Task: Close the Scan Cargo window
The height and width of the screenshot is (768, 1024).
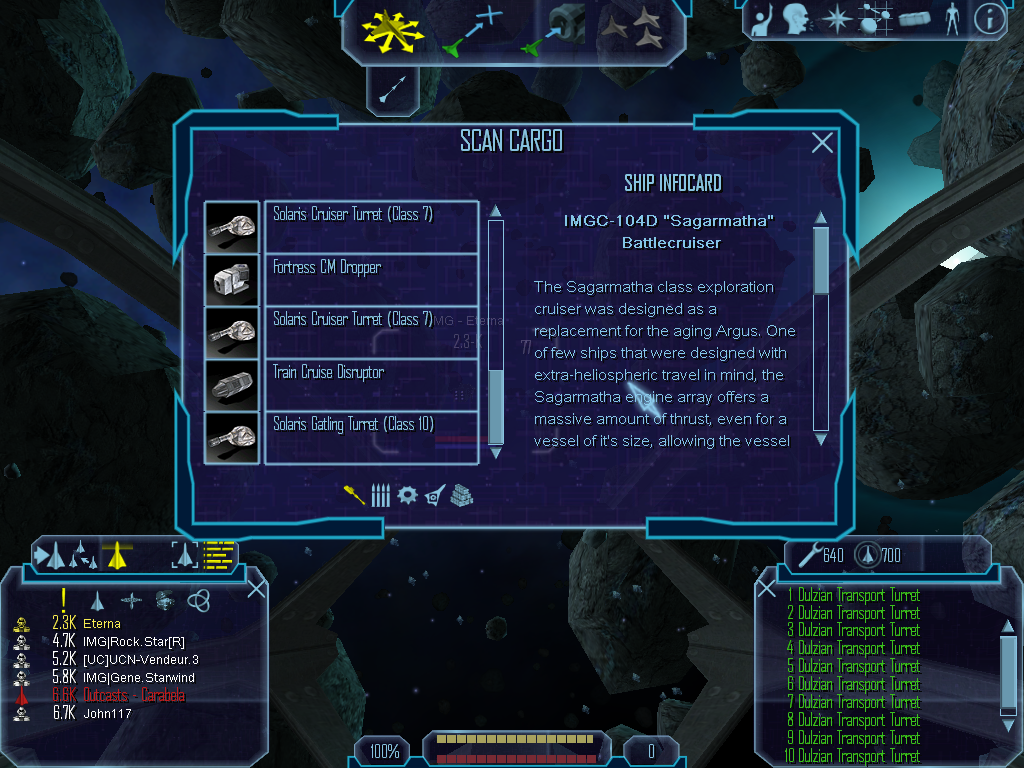Action: (822, 143)
